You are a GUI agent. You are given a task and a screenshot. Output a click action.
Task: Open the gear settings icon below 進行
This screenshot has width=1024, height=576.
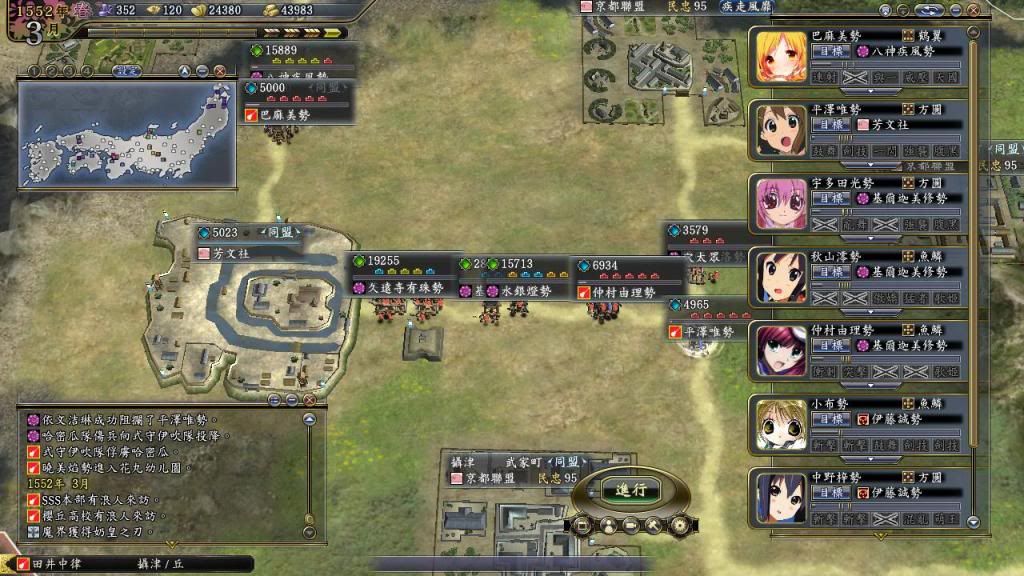click(x=679, y=524)
